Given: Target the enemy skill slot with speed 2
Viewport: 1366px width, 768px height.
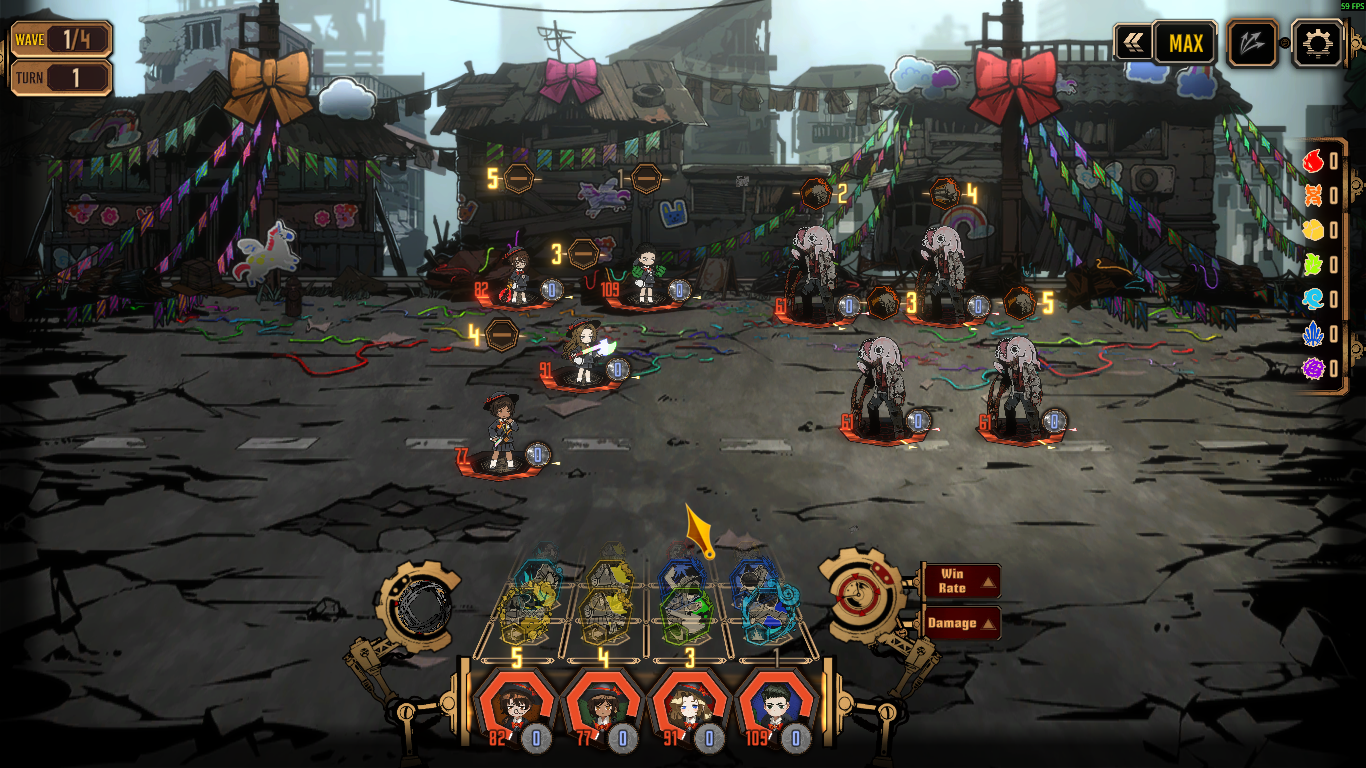Looking at the screenshot, I should coord(816,193).
